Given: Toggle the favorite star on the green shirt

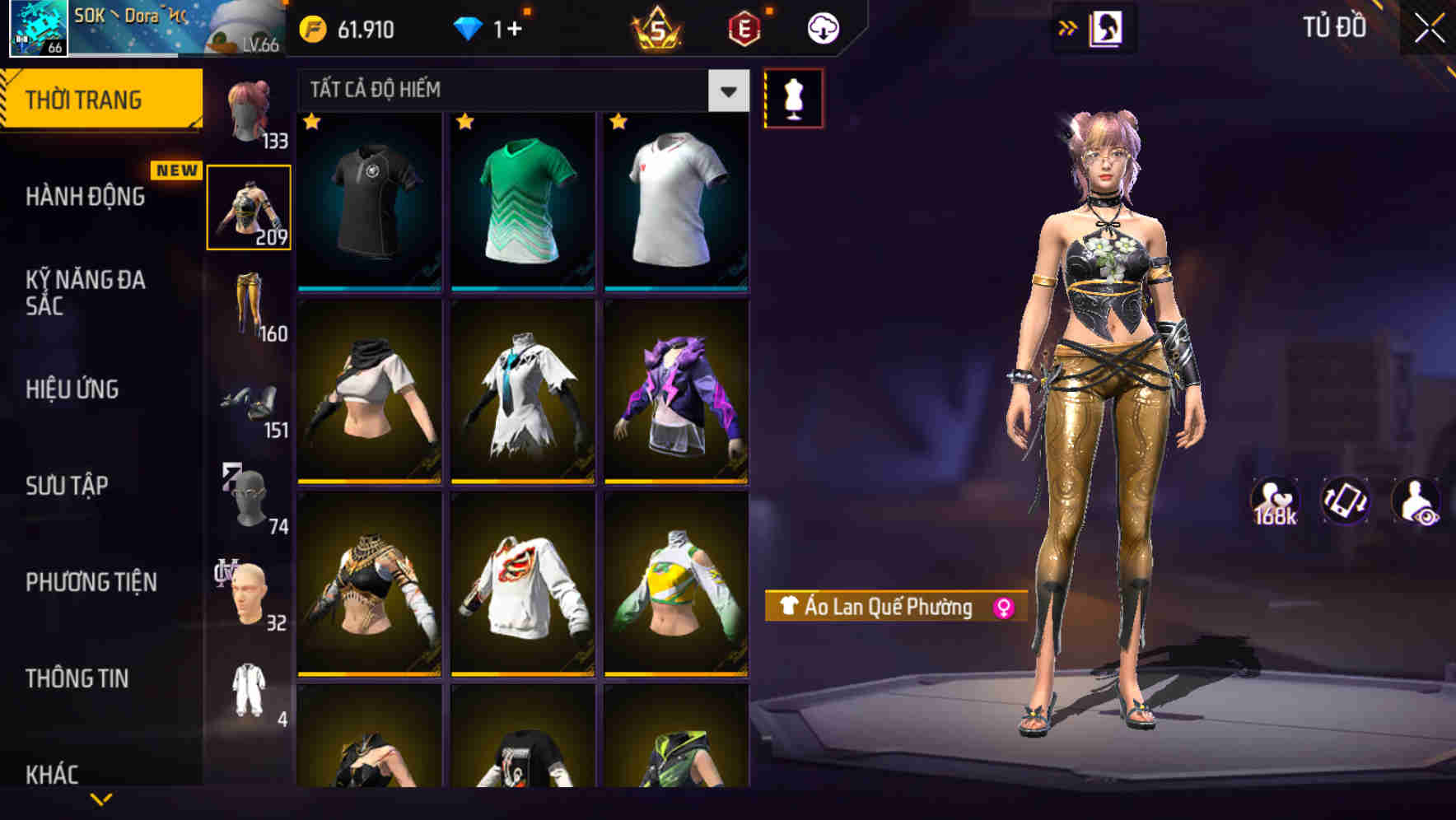Looking at the screenshot, I should pos(466,122).
